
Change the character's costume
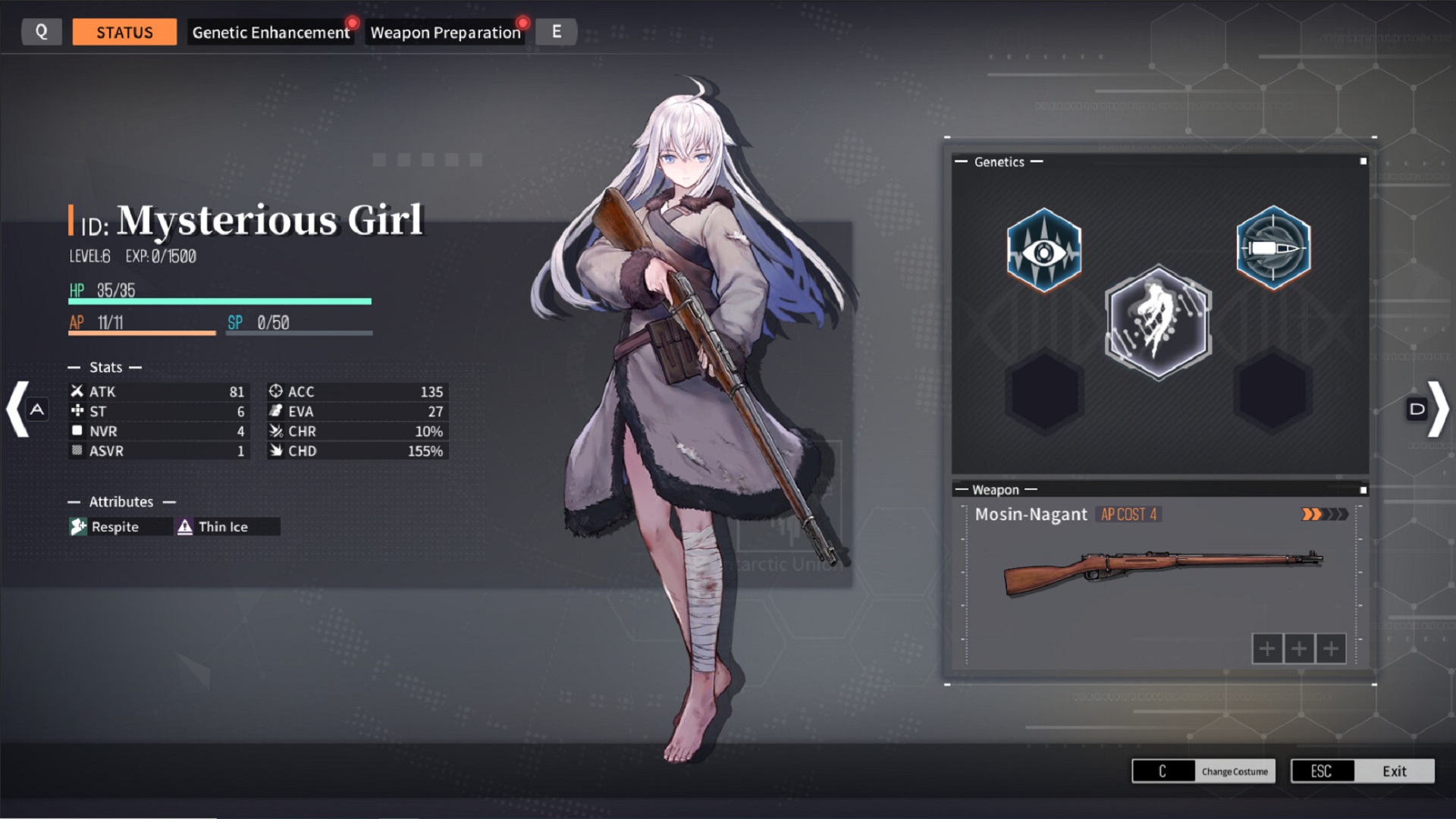pos(1203,771)
